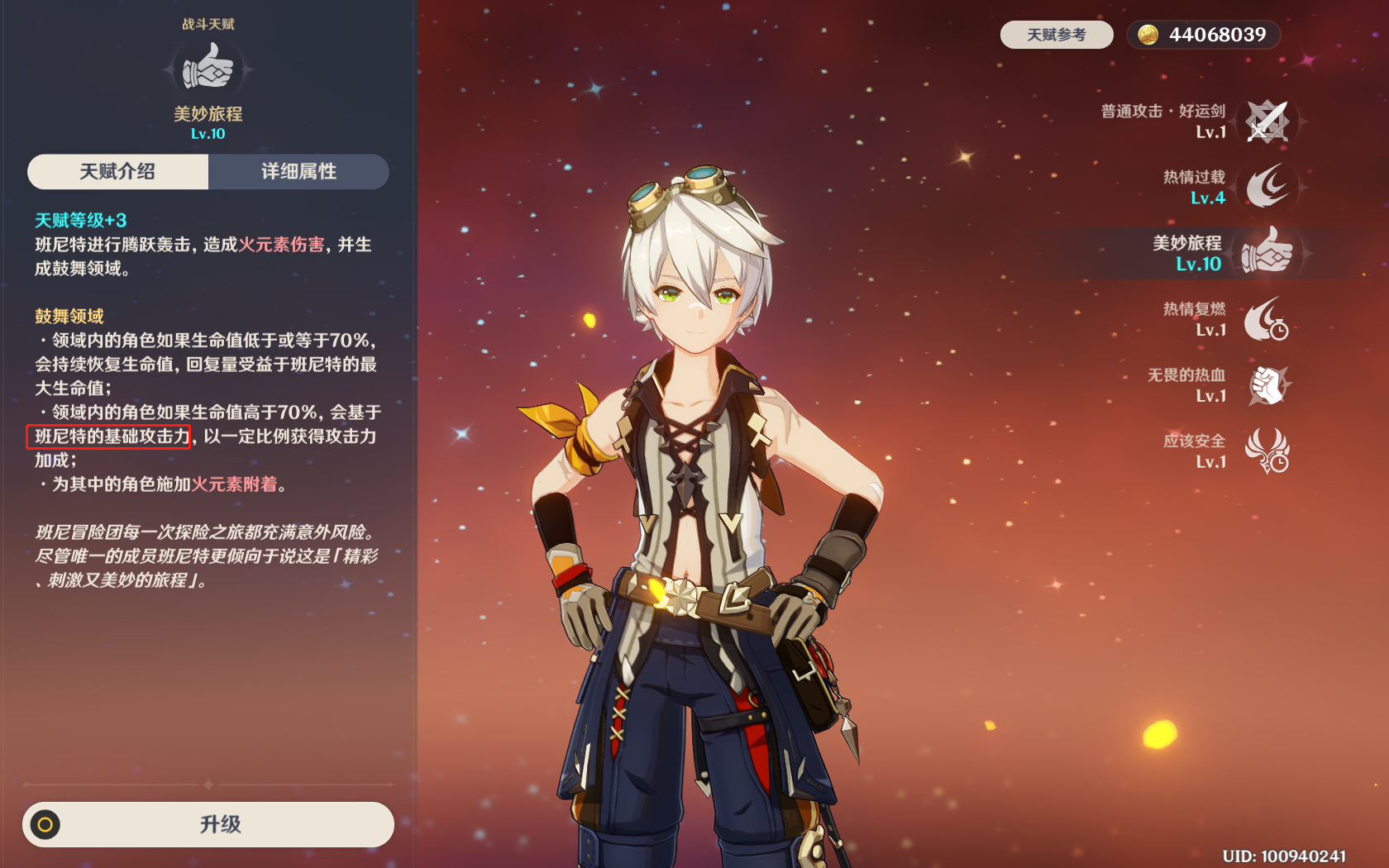The image size is (1389, 868).
Task: Select the 热情过载 talent icon
Action: (x=1267, y=187)
